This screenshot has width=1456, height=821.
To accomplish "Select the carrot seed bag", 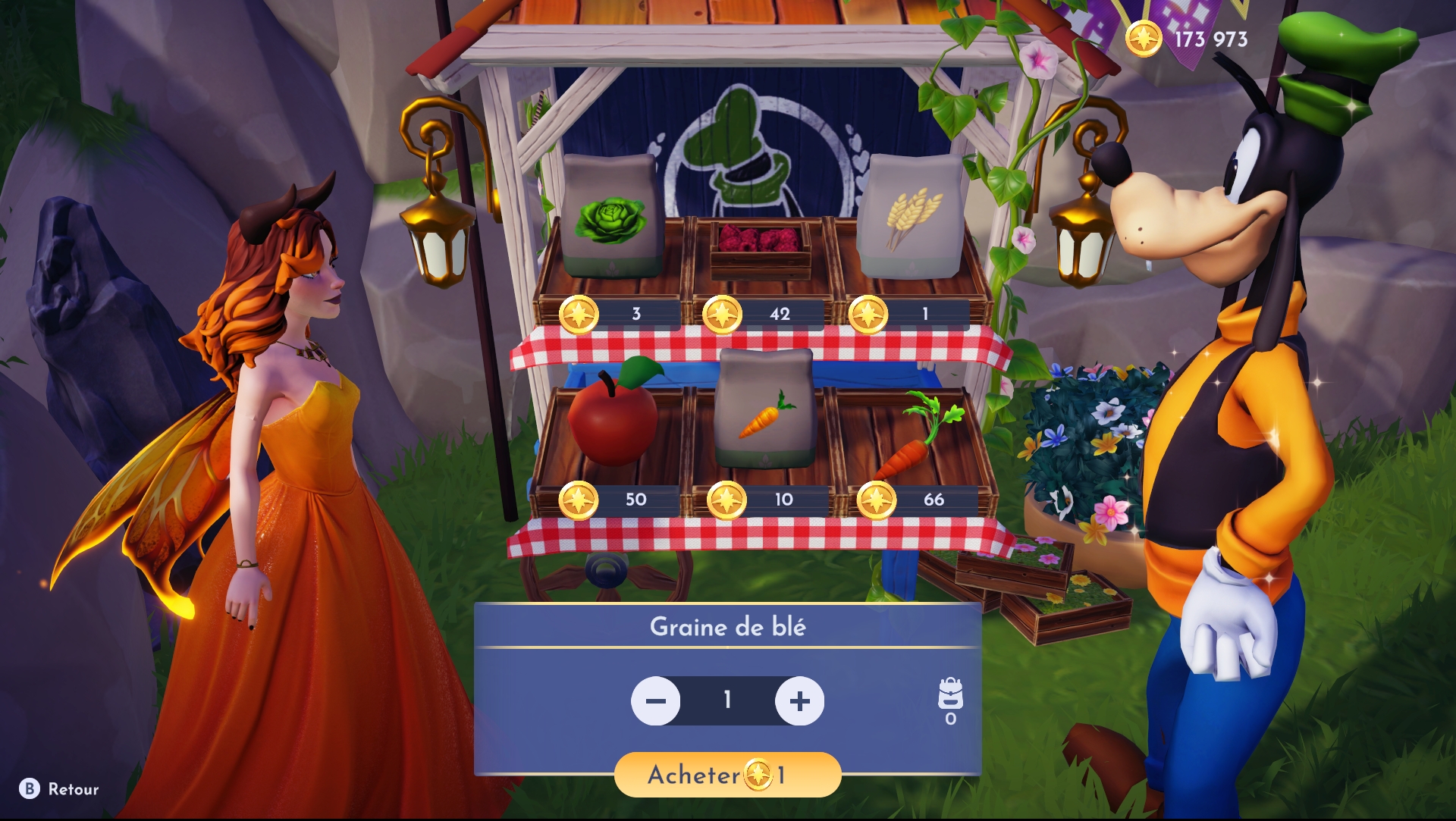I will (x=765, y=410).
